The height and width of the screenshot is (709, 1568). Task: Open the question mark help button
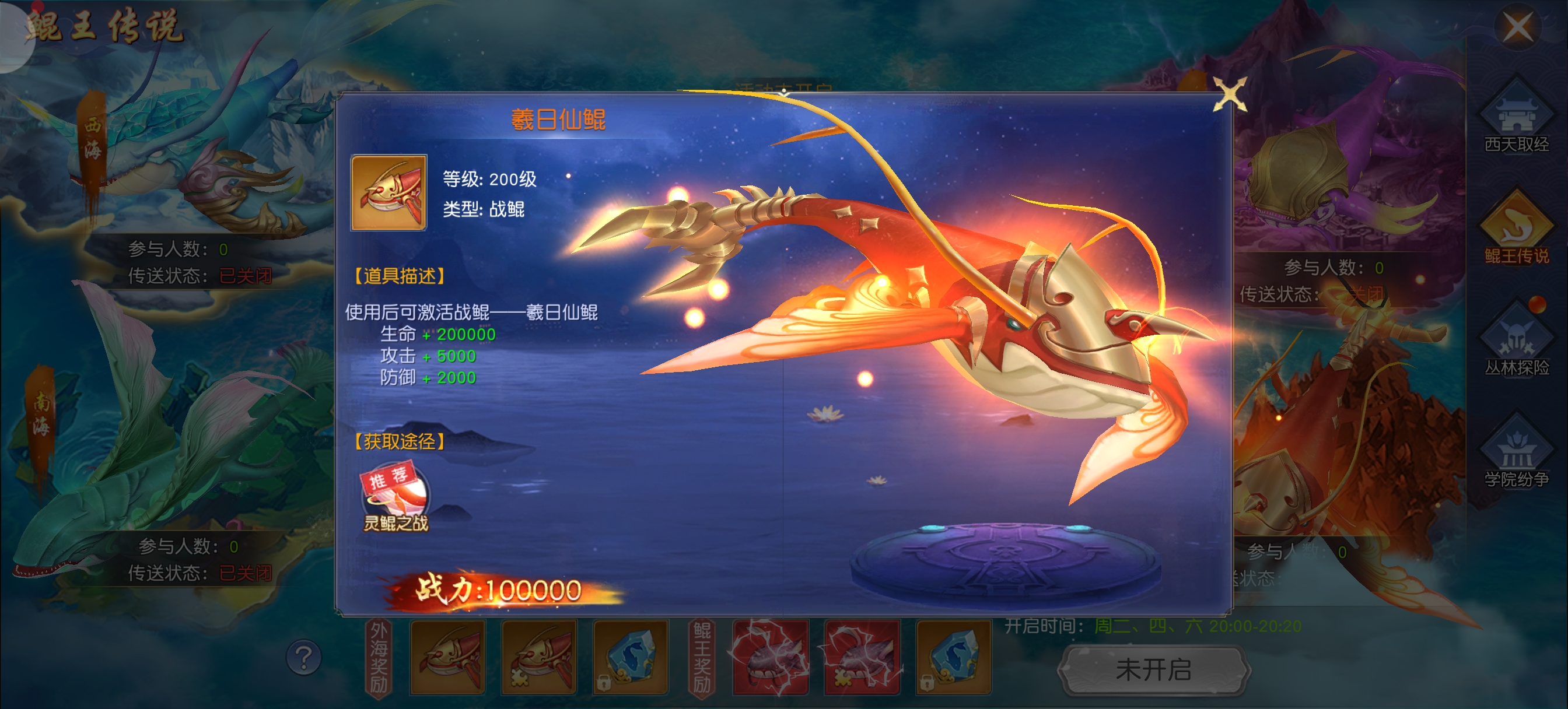[x=303, y=657]
